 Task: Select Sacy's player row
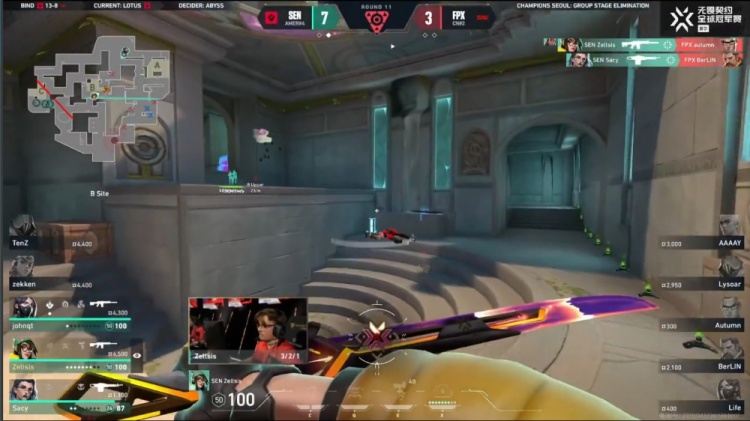click(70, 395)
